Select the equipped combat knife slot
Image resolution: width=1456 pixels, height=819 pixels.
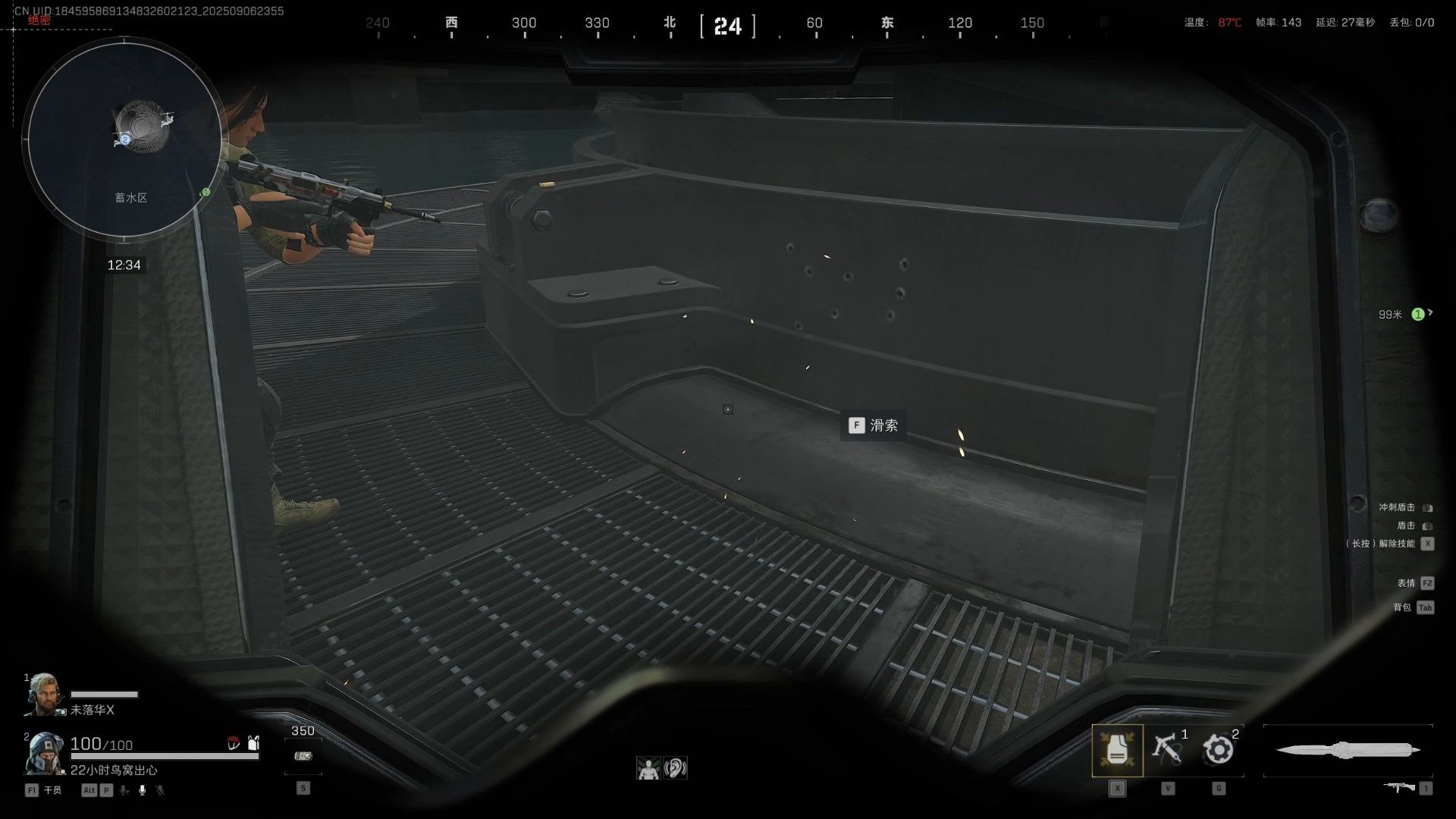[1348, 750]
